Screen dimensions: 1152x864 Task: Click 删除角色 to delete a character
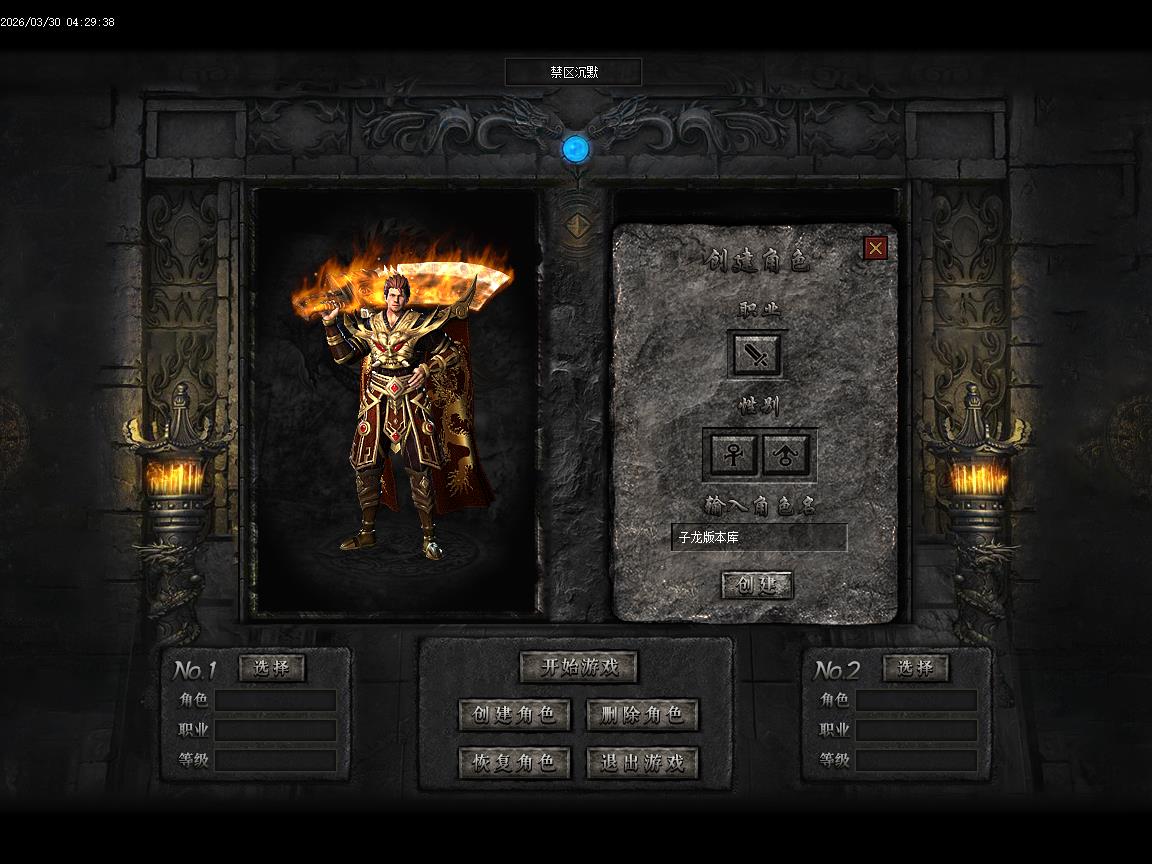click(x=642, y=715)
